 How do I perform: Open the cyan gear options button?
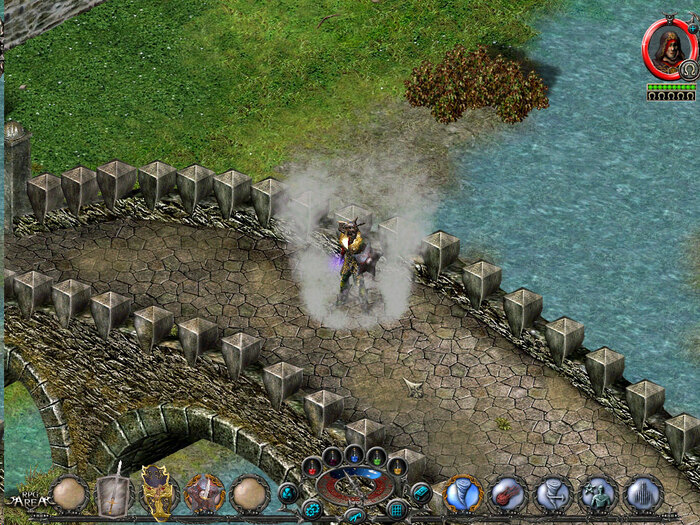[x=311, y=508]
